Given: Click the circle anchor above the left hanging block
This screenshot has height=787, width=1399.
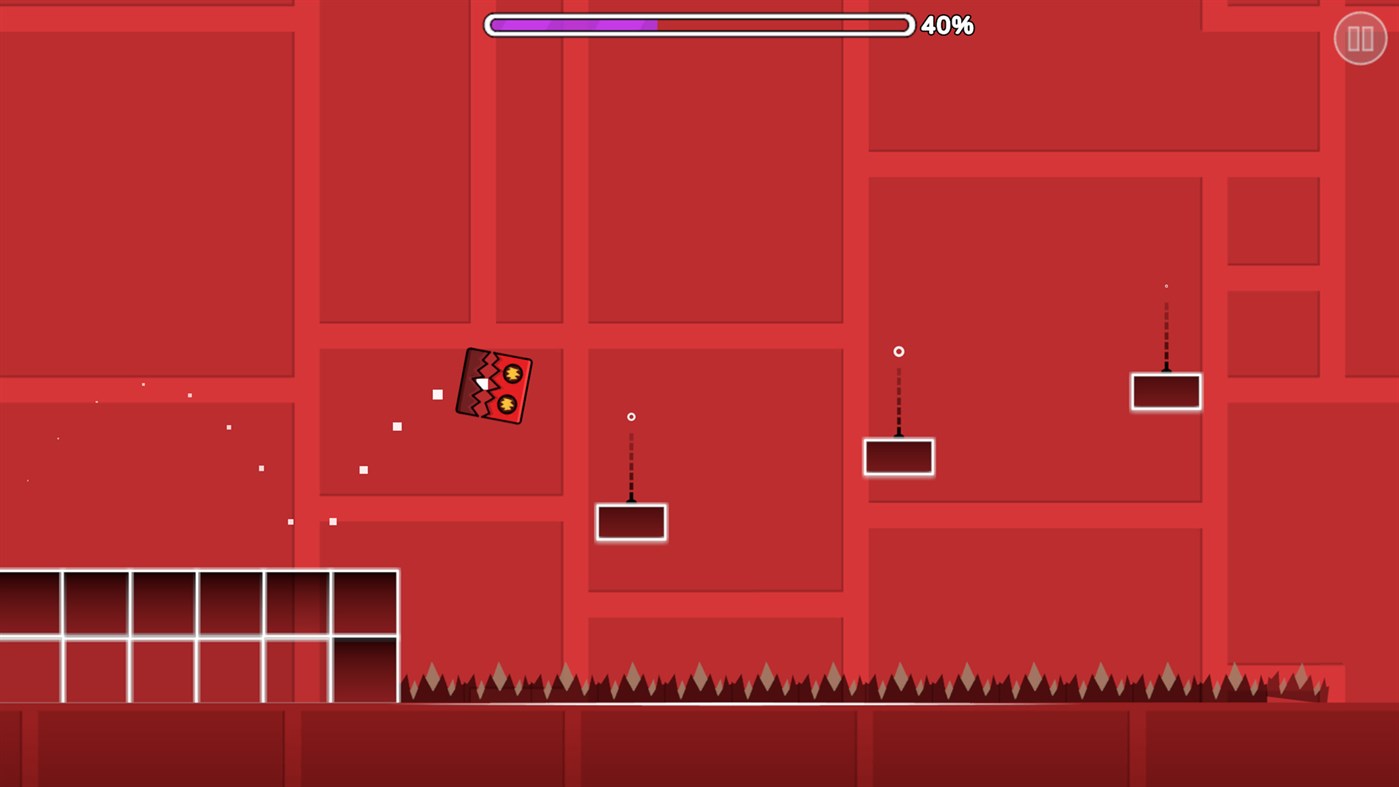Looking at the screenshot, I should [x=631, y=416].
